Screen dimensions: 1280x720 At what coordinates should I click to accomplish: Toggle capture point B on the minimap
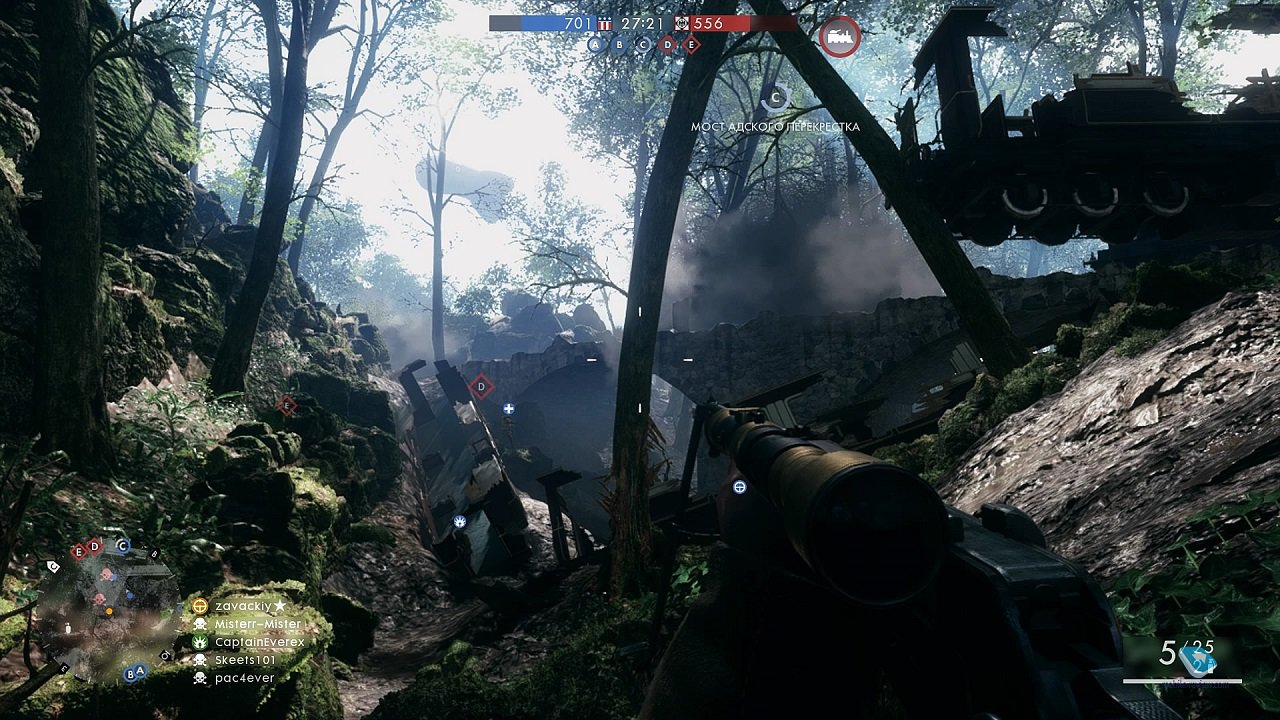(130, 674)
